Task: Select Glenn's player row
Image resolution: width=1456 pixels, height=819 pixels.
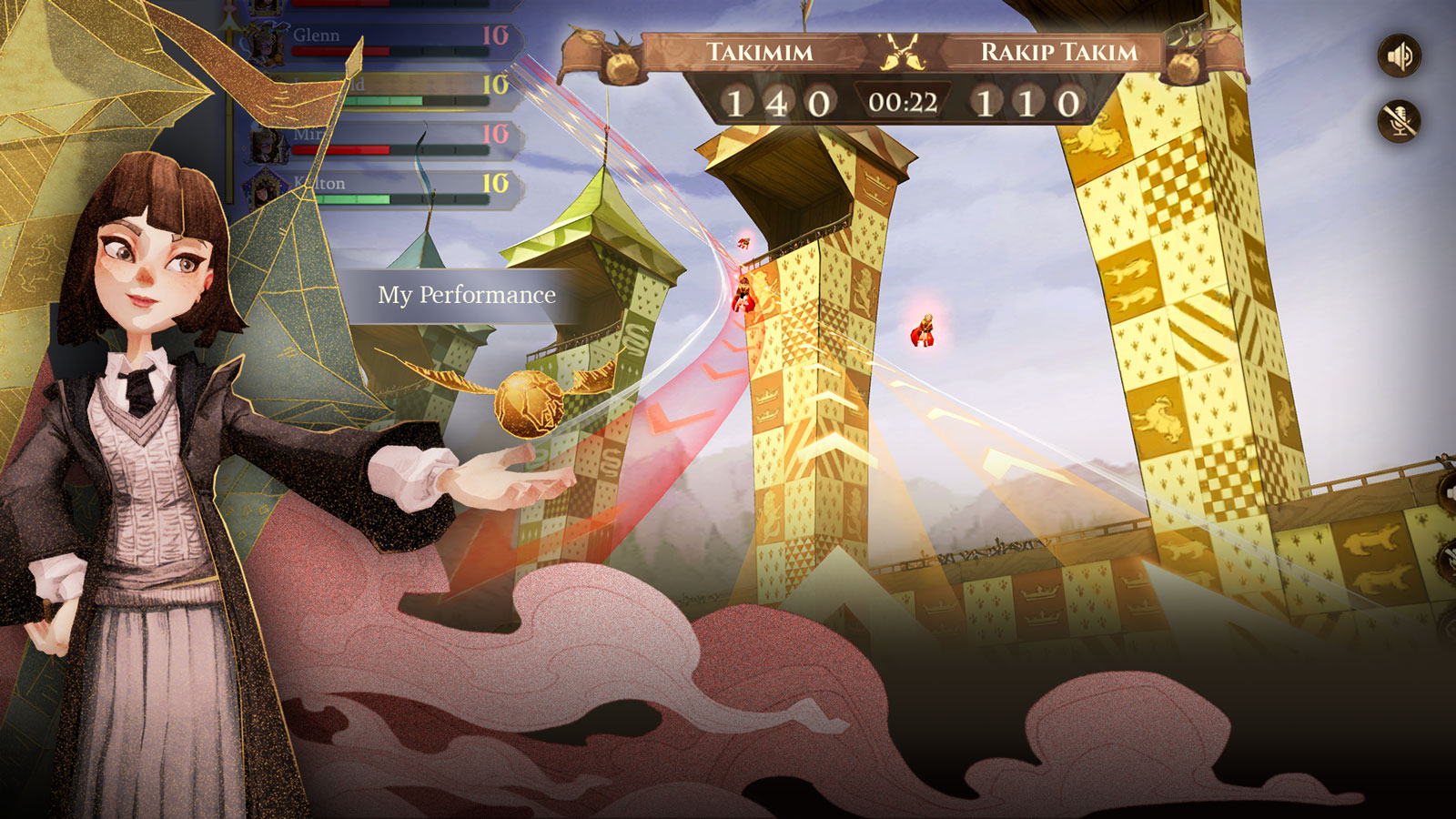Action: tap(391, 38)
